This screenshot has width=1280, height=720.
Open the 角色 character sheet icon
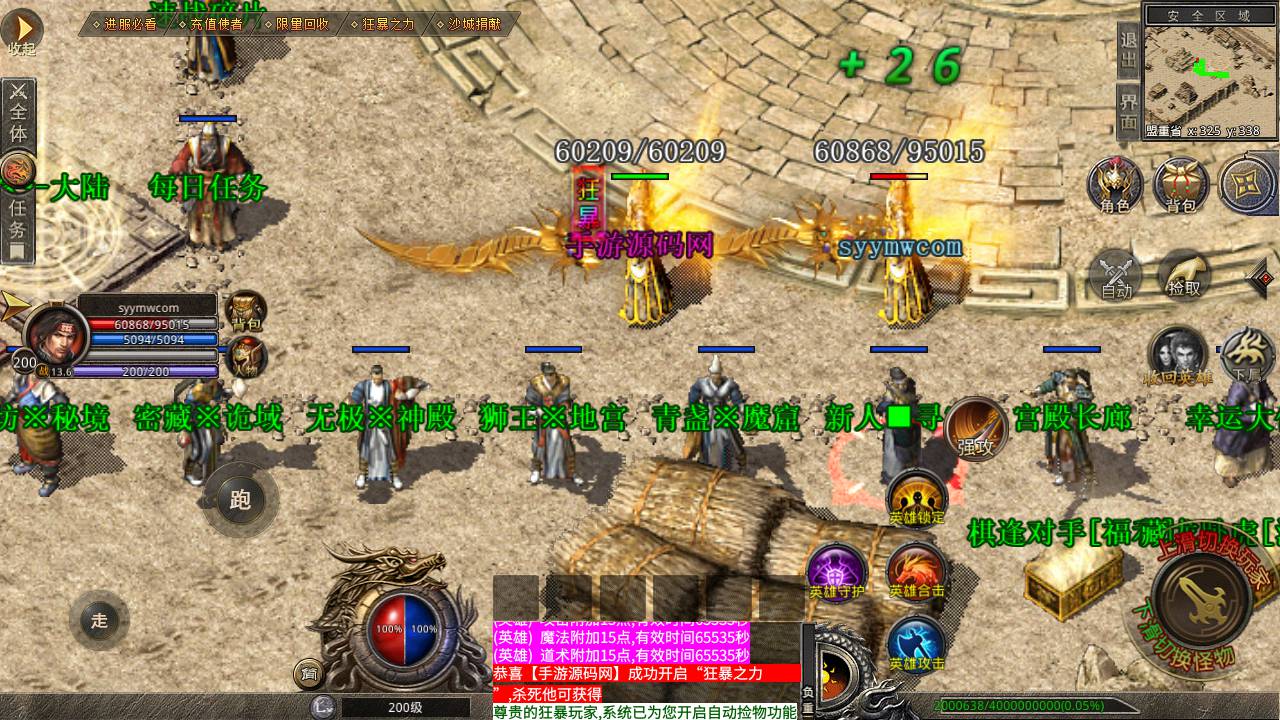click(1115, 184)
